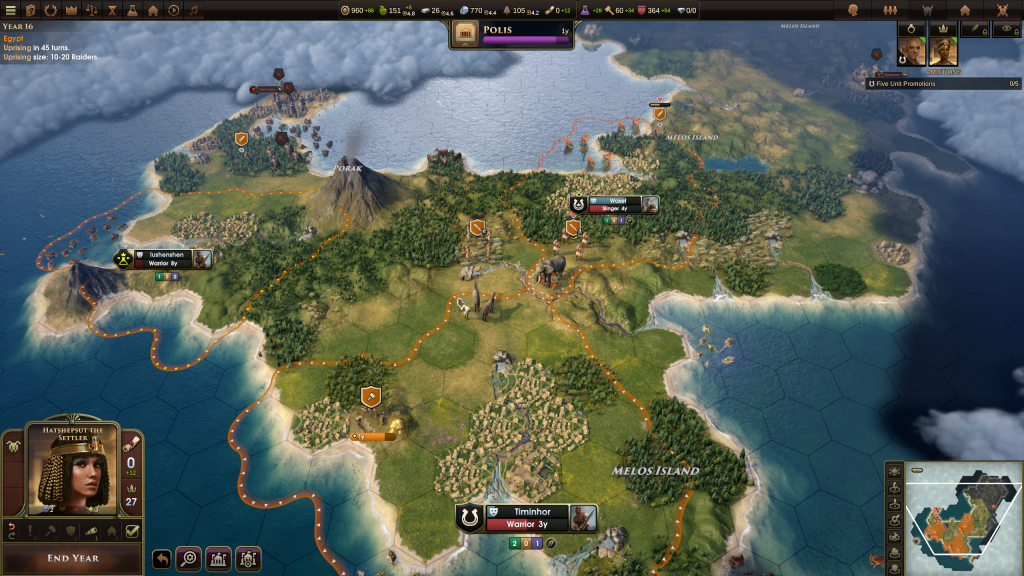Open the crossed swords military tab

click(x=1003, y=10)
